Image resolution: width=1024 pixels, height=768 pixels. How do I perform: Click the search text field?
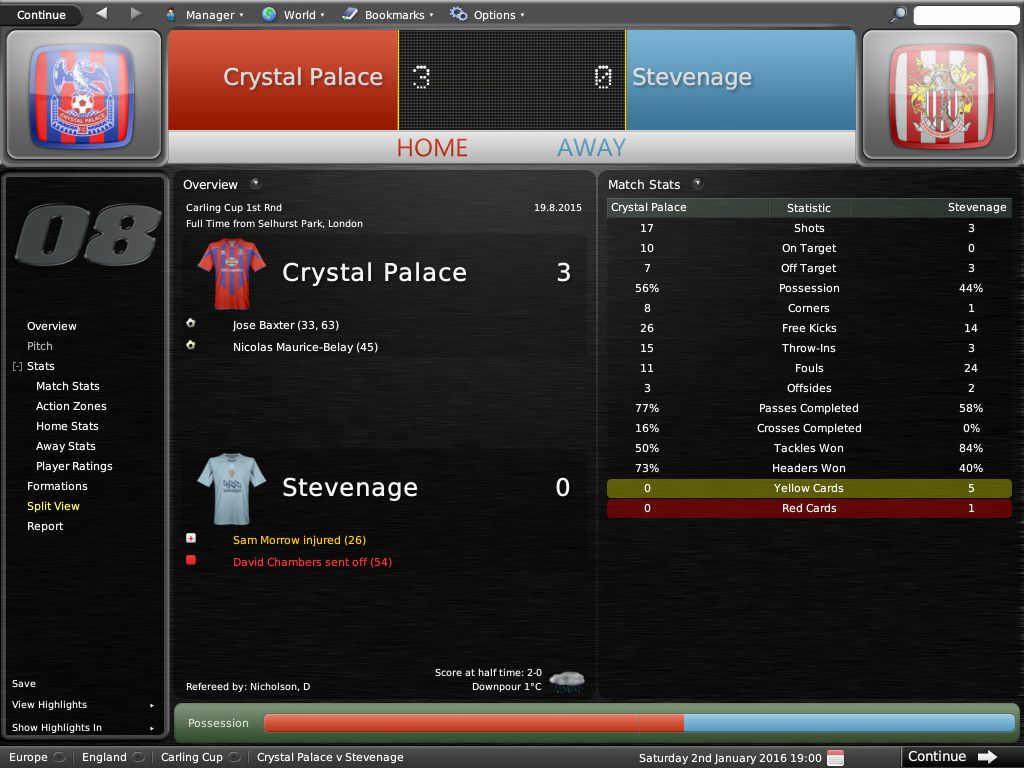pos(965,15)
